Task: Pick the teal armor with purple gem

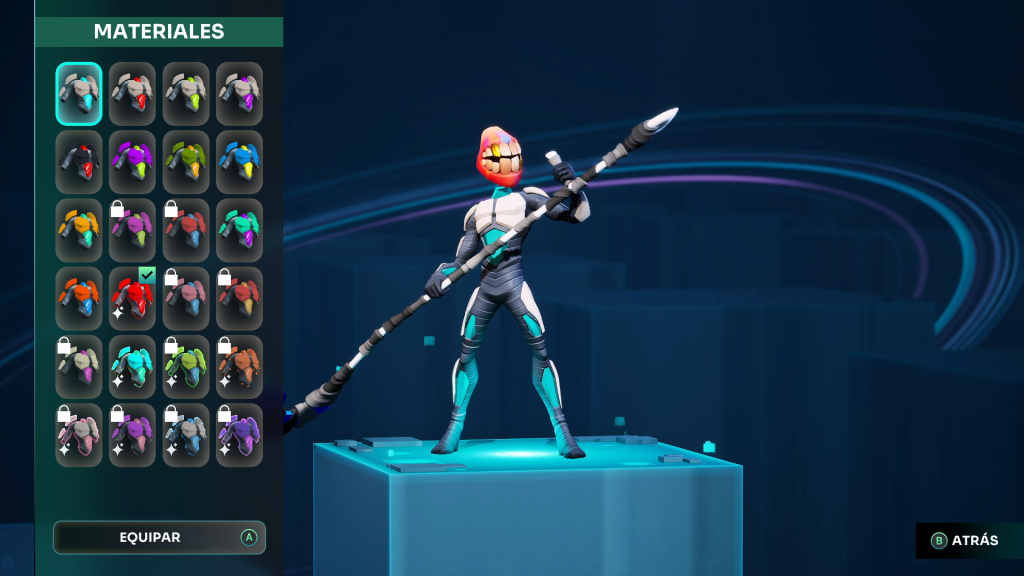Action: click(240, 230)
